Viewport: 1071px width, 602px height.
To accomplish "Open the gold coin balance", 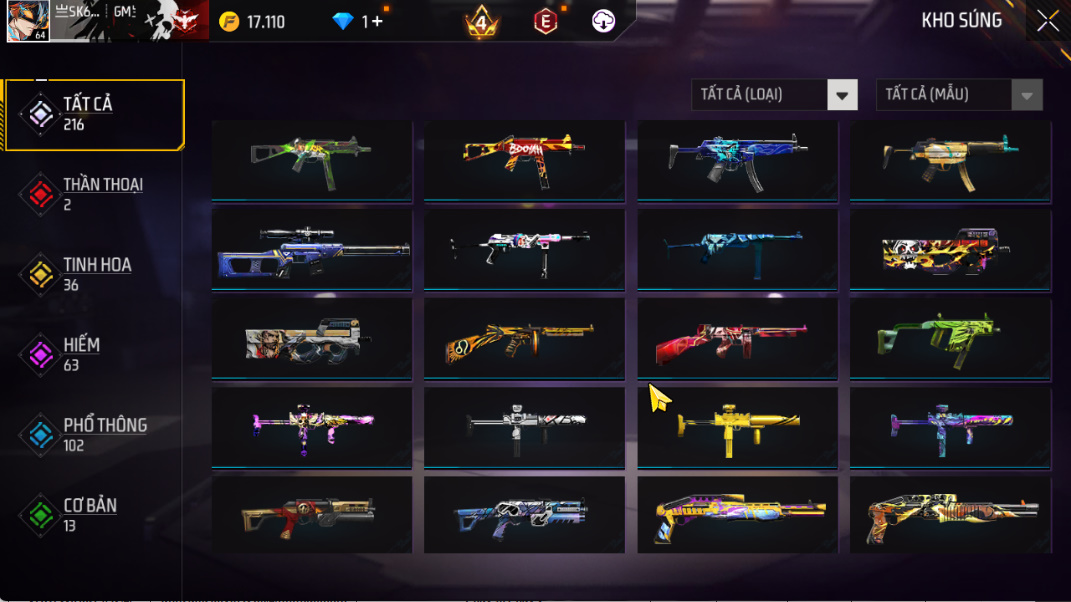I will [x=253, y=21].
